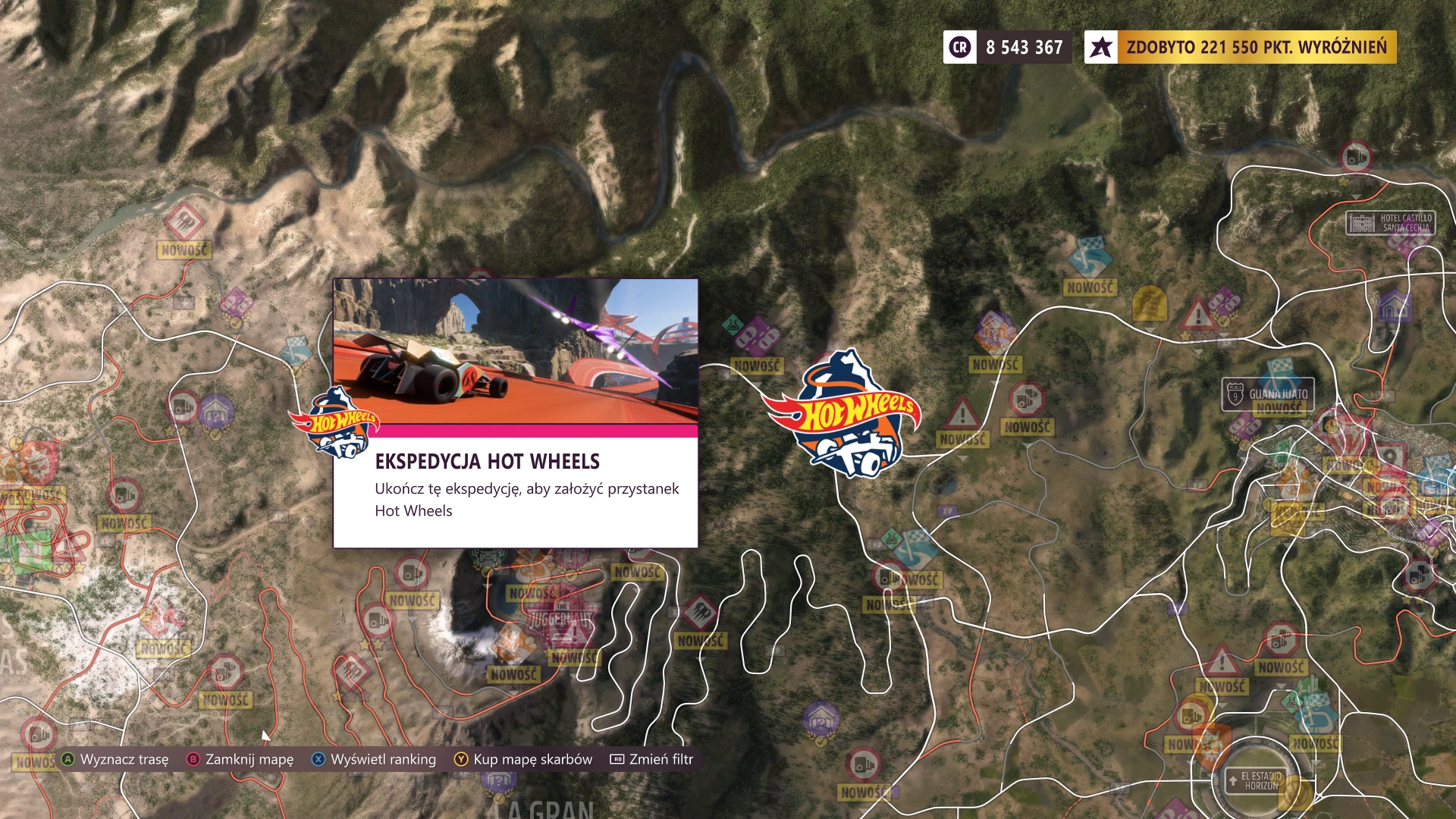The width and height of the screenshot is (1456, 819).
Task: Open the Ekspedycja Hot Wheels info card
Action: pos(516,413)
